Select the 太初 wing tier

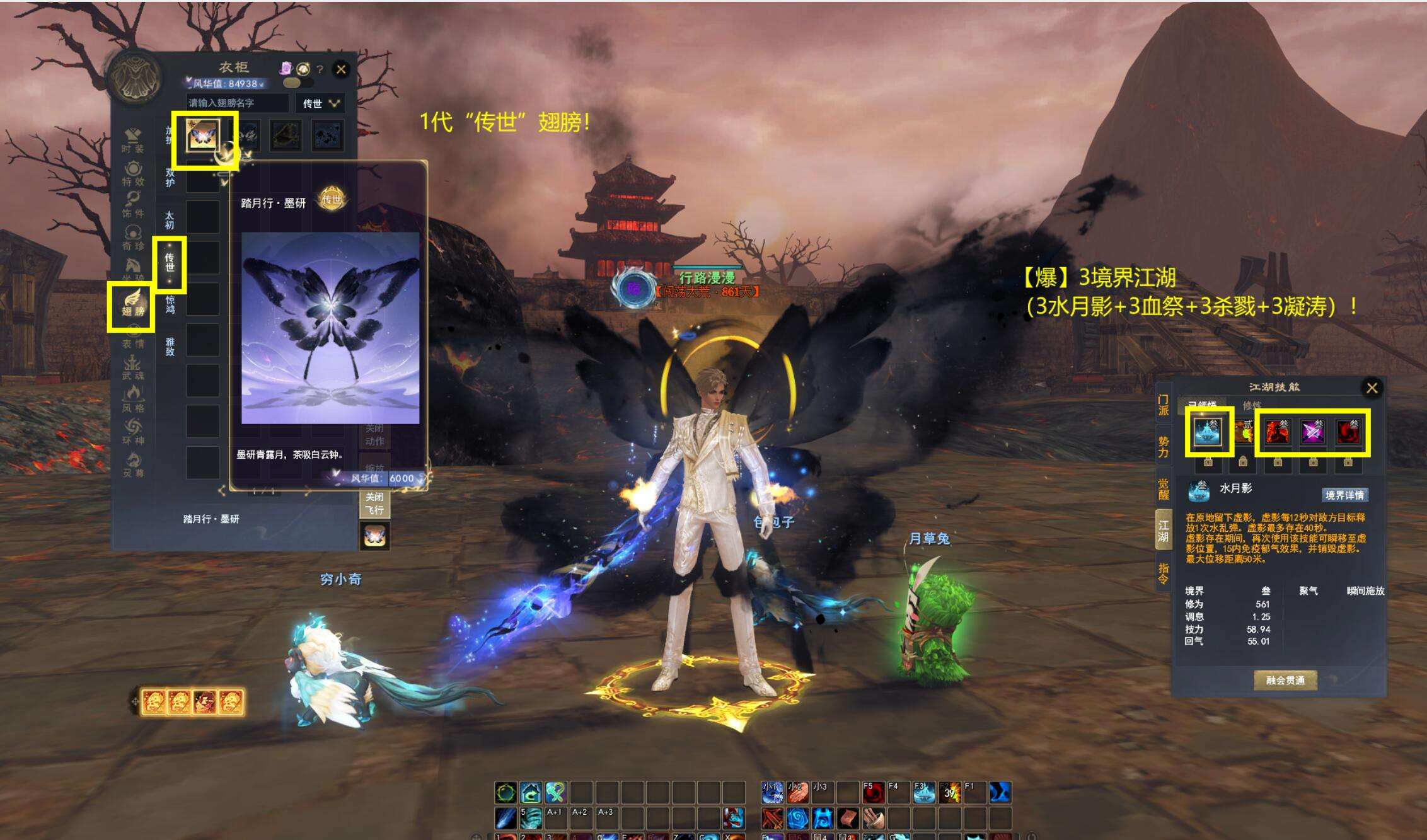coord(170,220)
